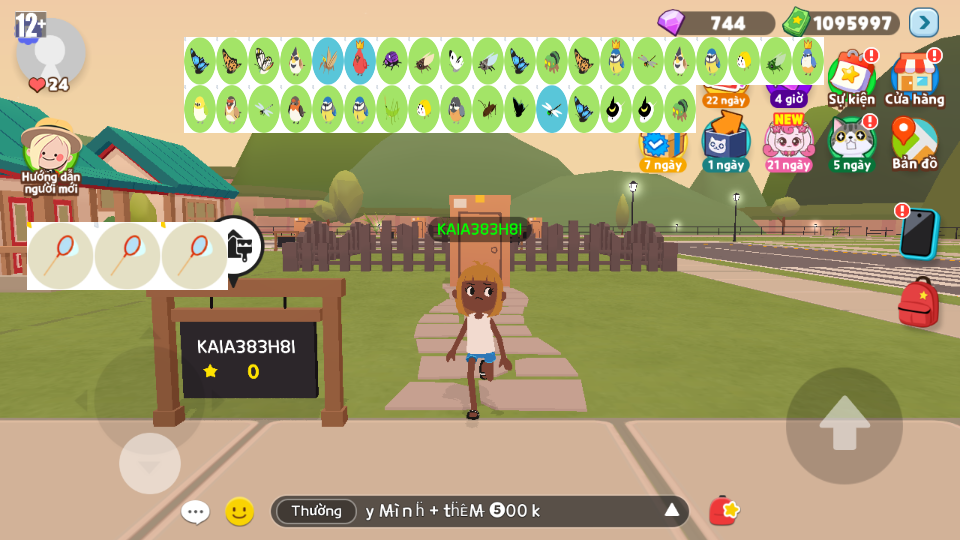Open the smiley emoji menu

pyautogui.click(x=239, y=512)
